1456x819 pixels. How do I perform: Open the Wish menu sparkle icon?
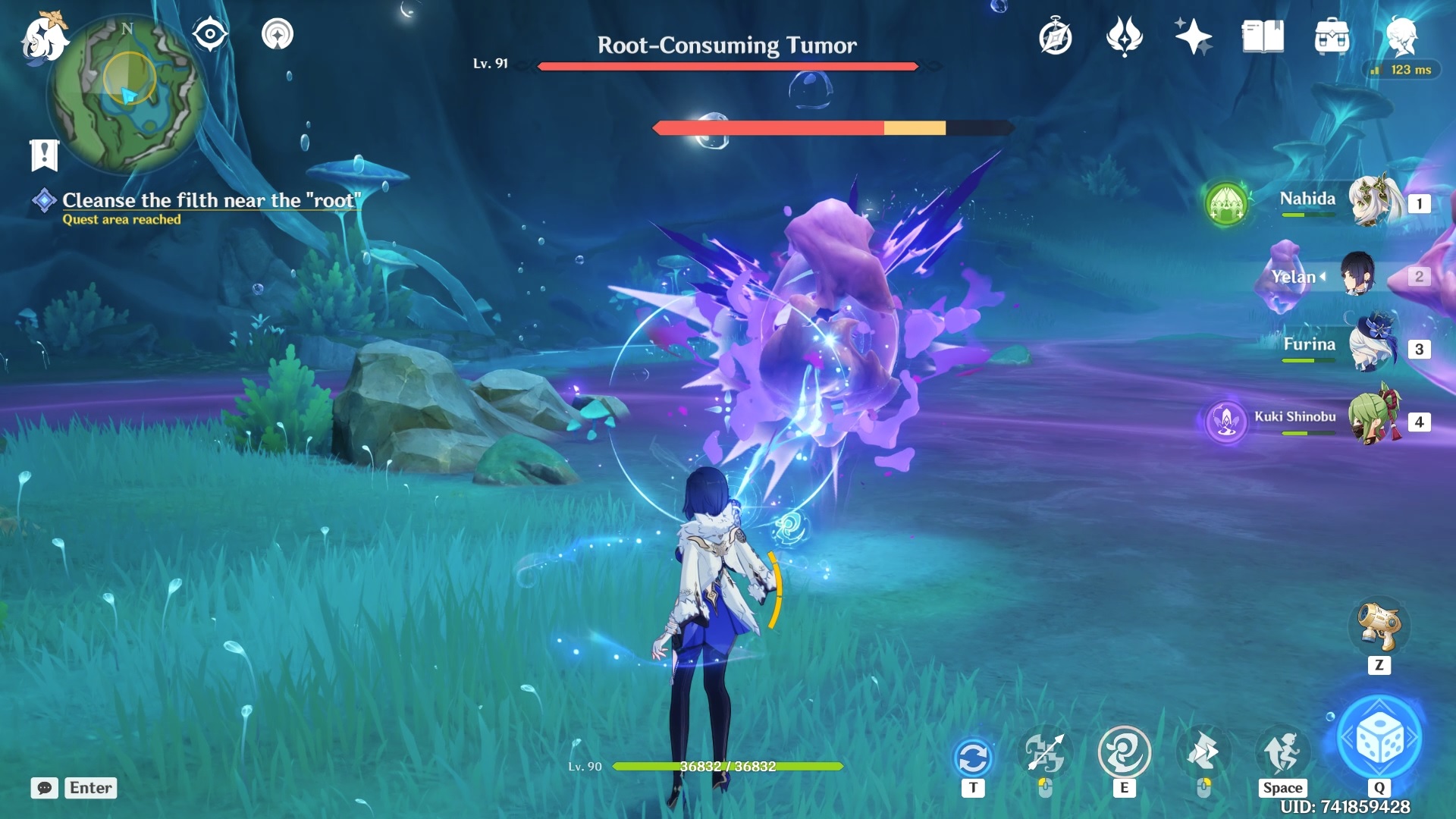pyautogui.click(x=1192, y=34)
